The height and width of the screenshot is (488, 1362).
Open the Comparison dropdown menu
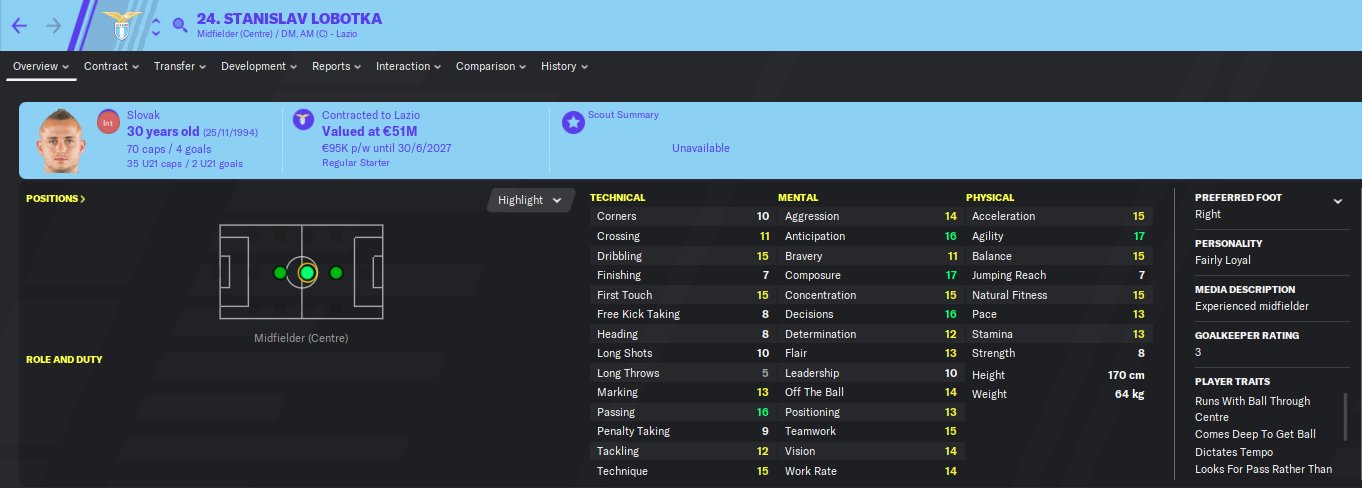(491, 67)
